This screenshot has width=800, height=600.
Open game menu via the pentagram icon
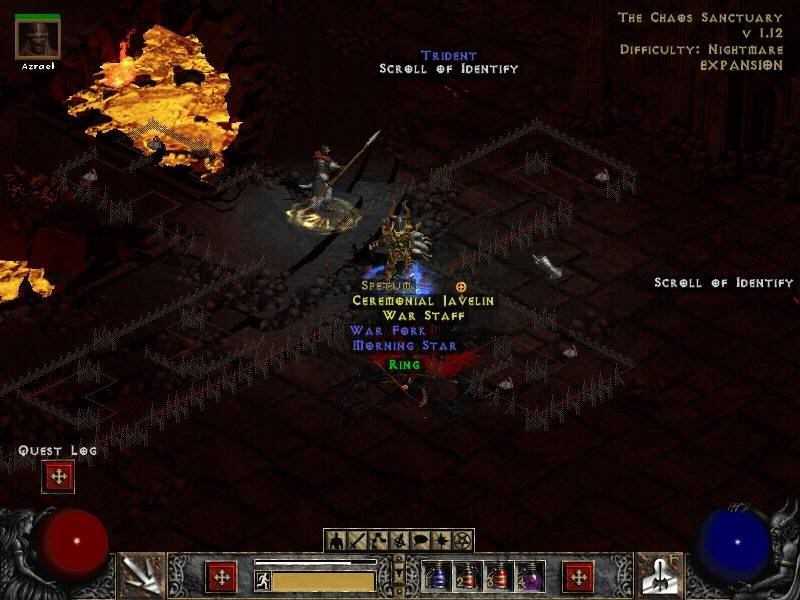[463, 541]
